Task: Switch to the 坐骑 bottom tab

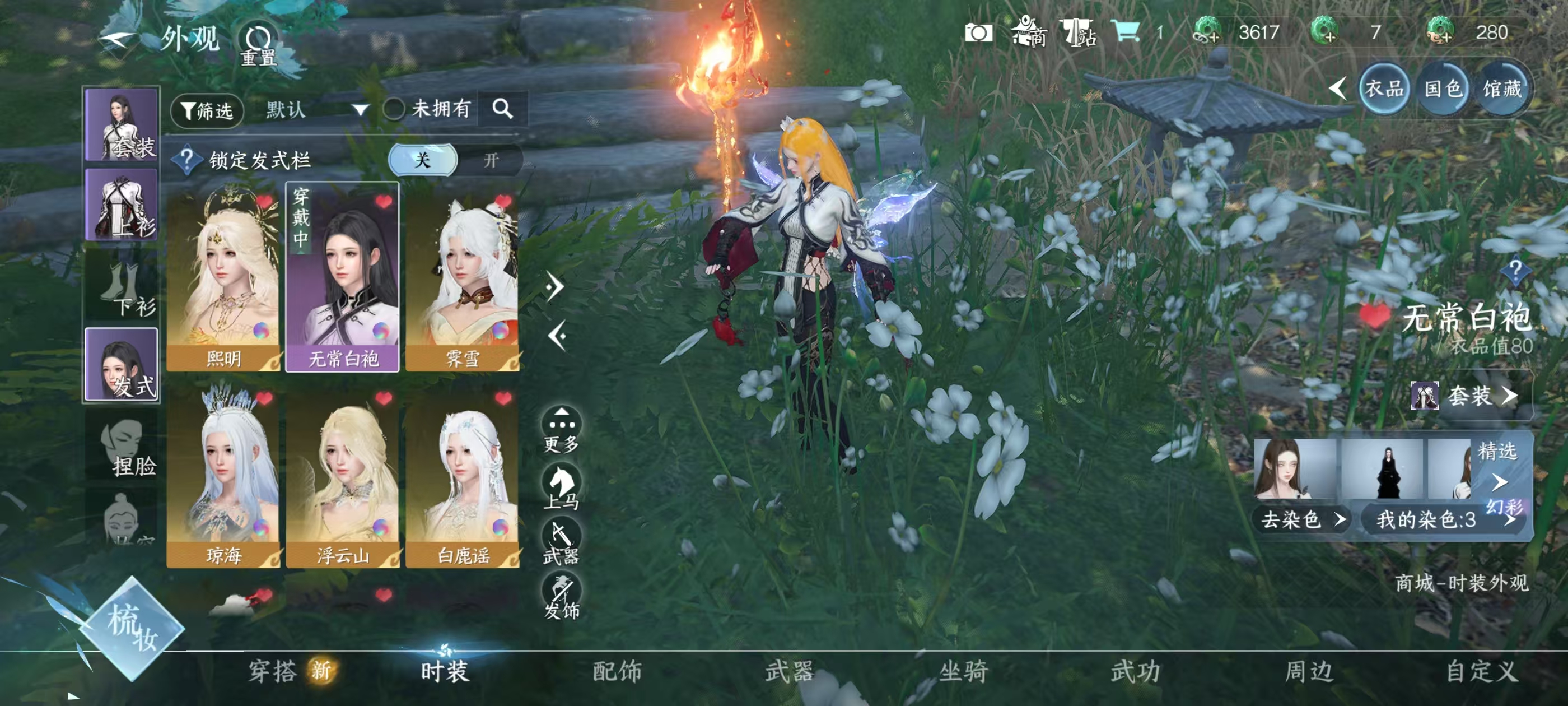Action: pos(964,671)
